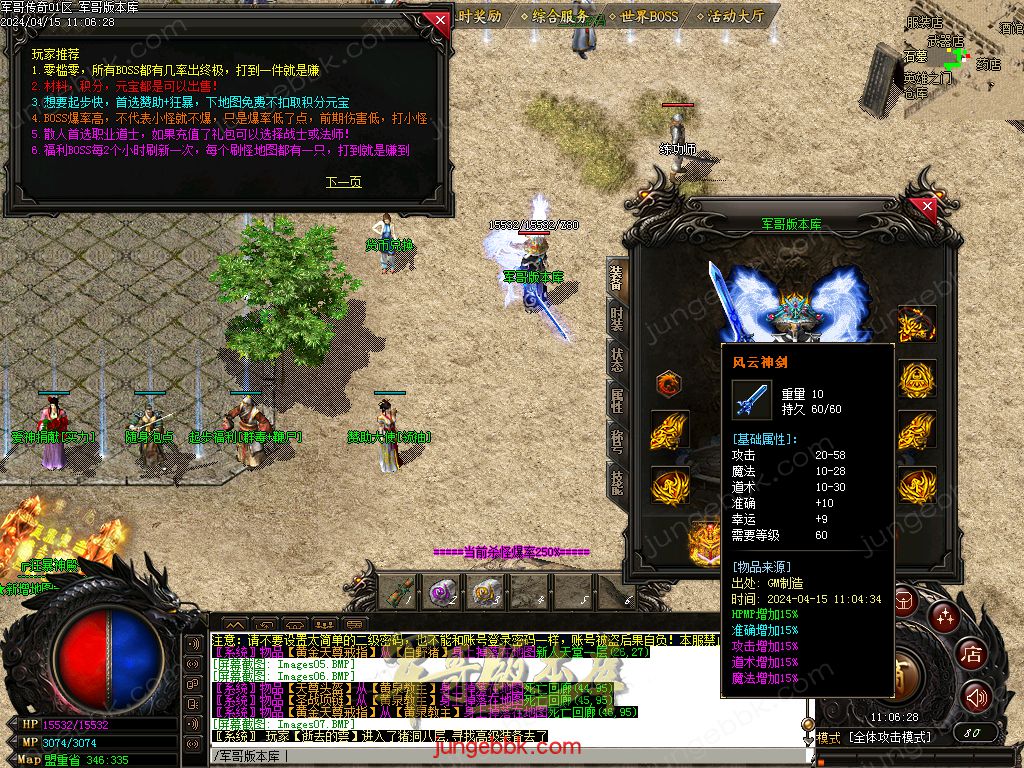Screen dimensions: 1024x768
Task: Switch to the 属性 tab
Action: tap(617, 401)
